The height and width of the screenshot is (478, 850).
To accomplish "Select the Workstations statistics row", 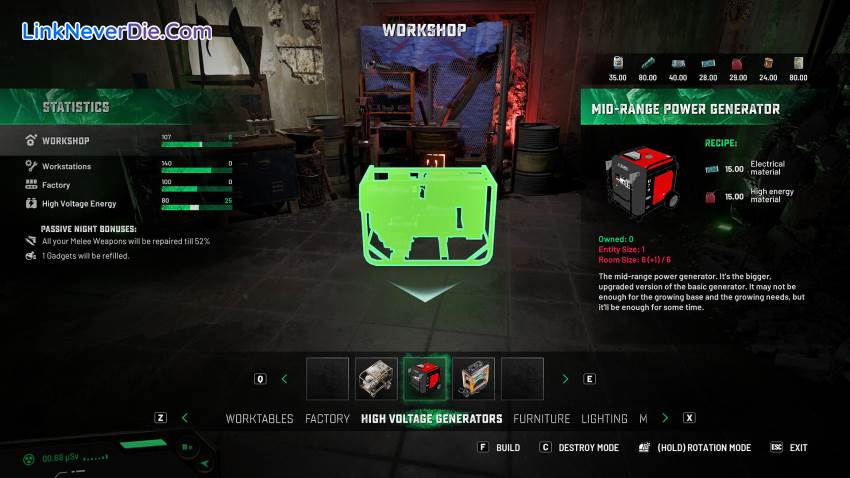I will [x=66, y=166].
